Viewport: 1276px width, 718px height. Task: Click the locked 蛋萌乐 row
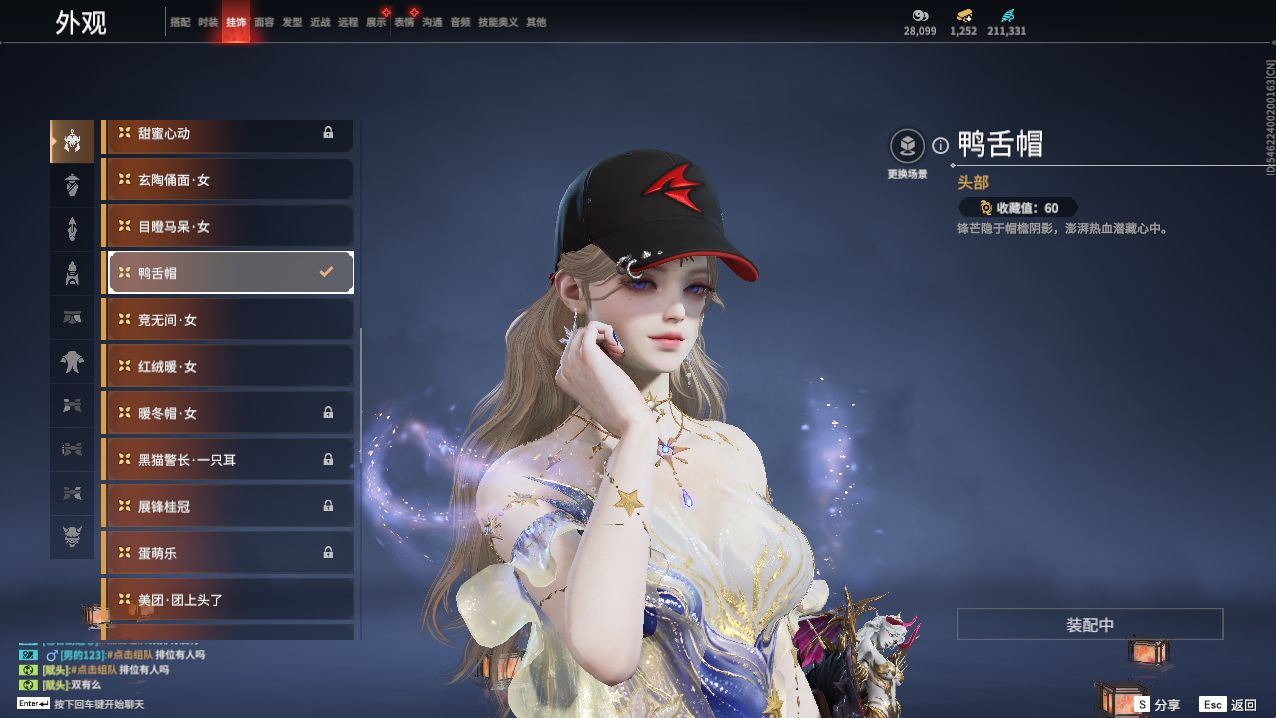[230, 553]
